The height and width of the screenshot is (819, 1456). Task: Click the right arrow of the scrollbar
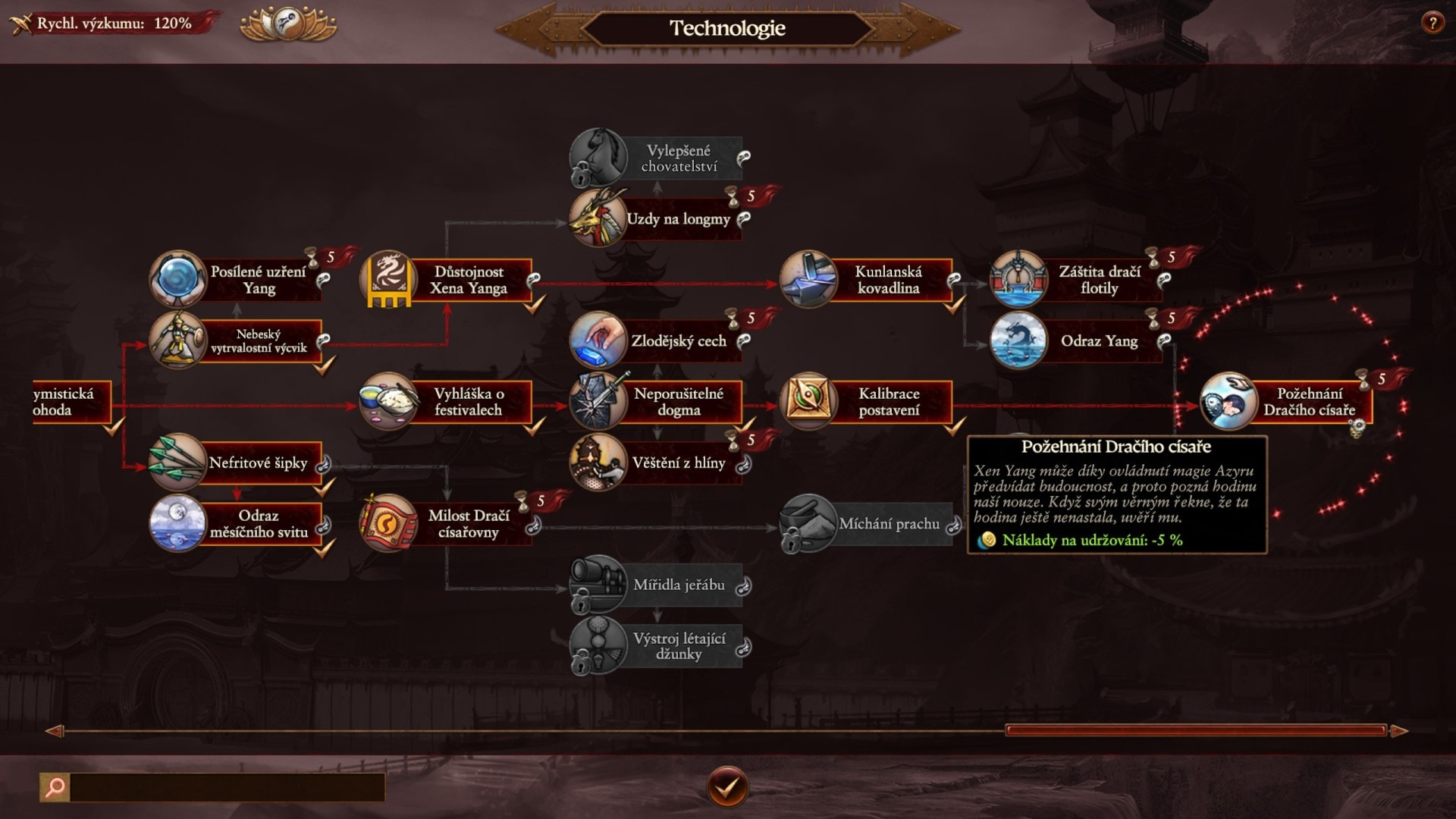pyautogui.click(x=1400, y=731)
